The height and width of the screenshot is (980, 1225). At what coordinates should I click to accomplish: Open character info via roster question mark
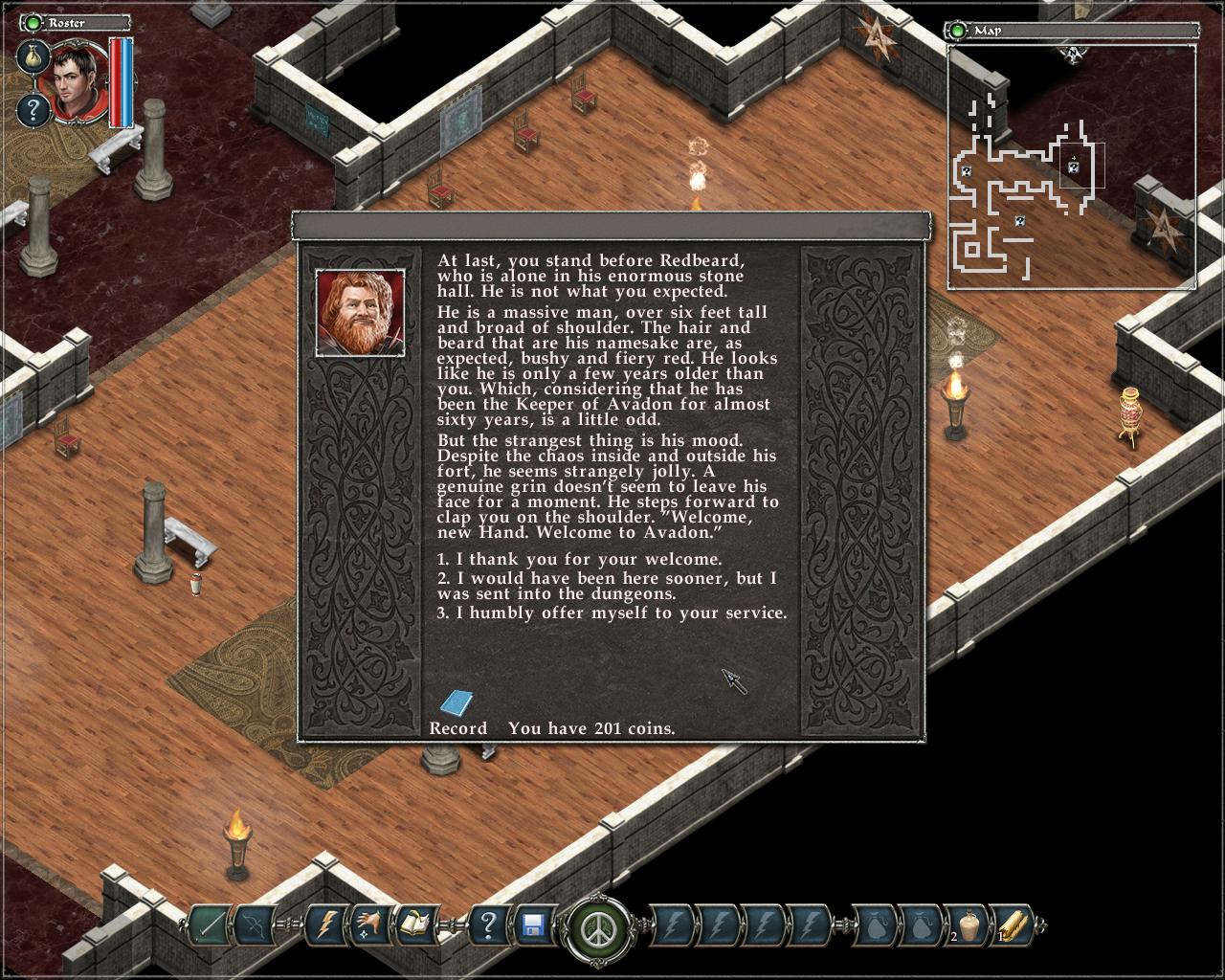click(x=33, y=110)
